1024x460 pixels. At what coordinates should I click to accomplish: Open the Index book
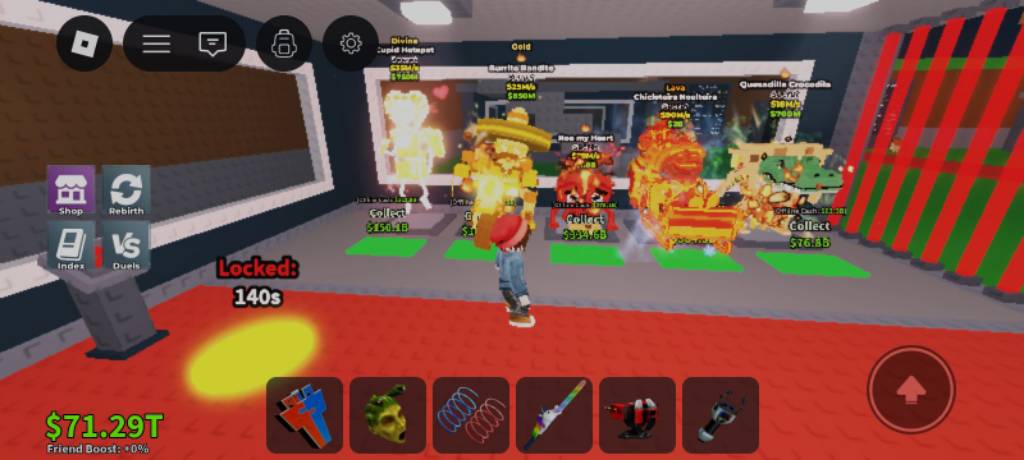[x=71, y=246]
